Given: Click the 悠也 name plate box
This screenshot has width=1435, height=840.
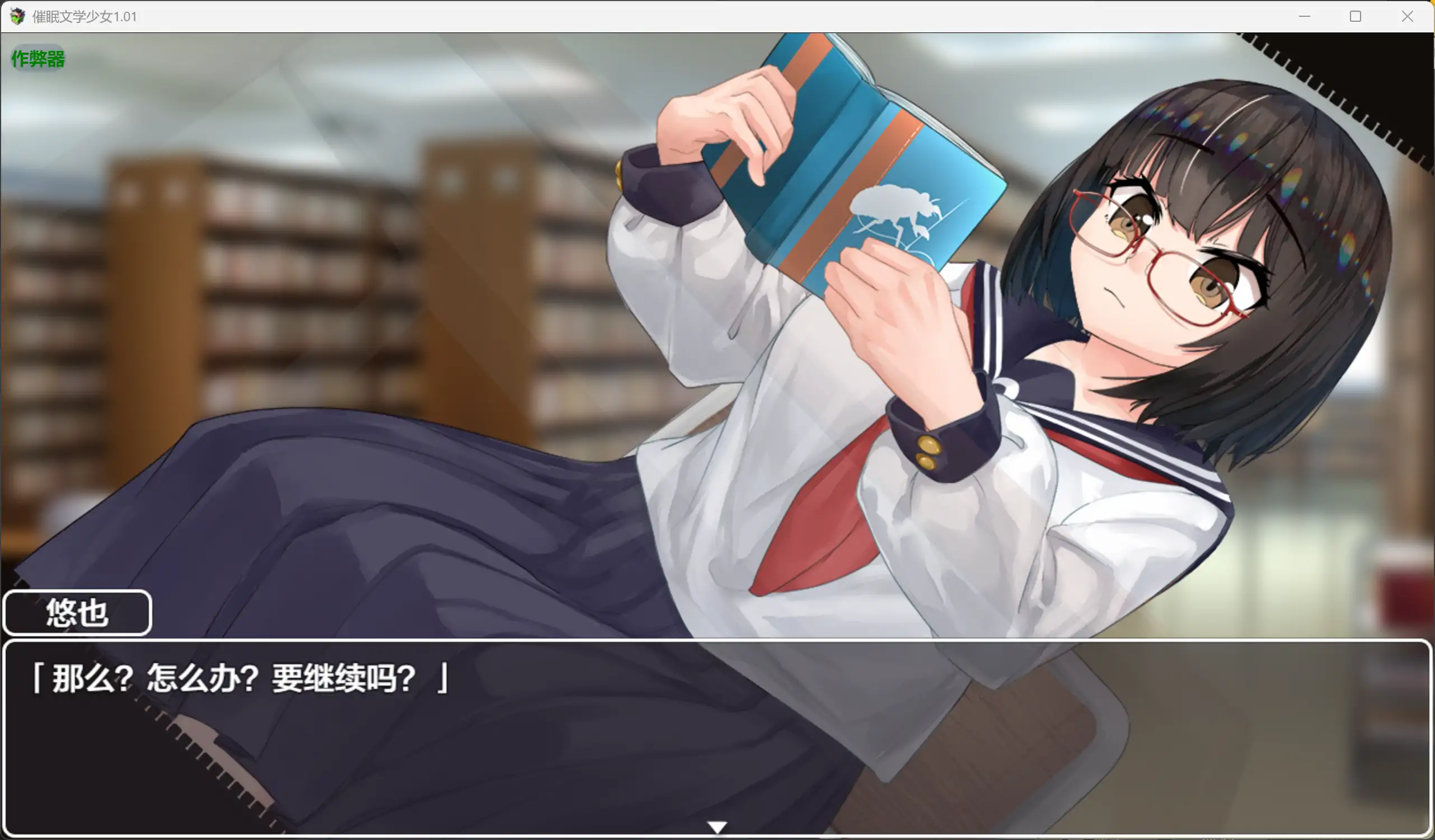Looking at the screenshot, I should click(x=77, y=613).
